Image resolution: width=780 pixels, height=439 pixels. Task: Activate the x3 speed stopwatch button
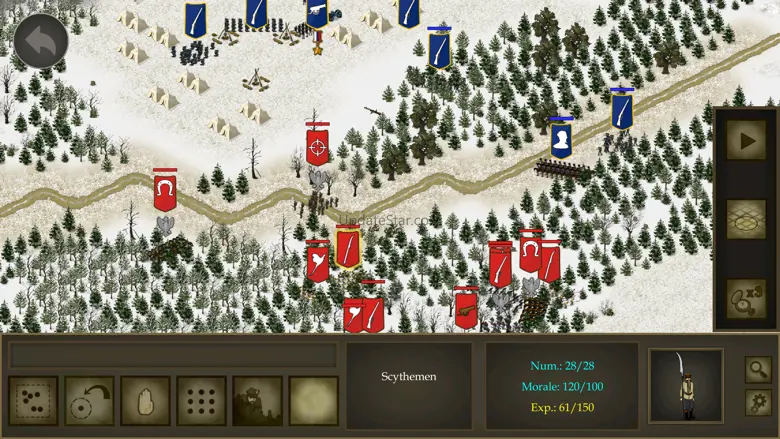coord(746,298)
